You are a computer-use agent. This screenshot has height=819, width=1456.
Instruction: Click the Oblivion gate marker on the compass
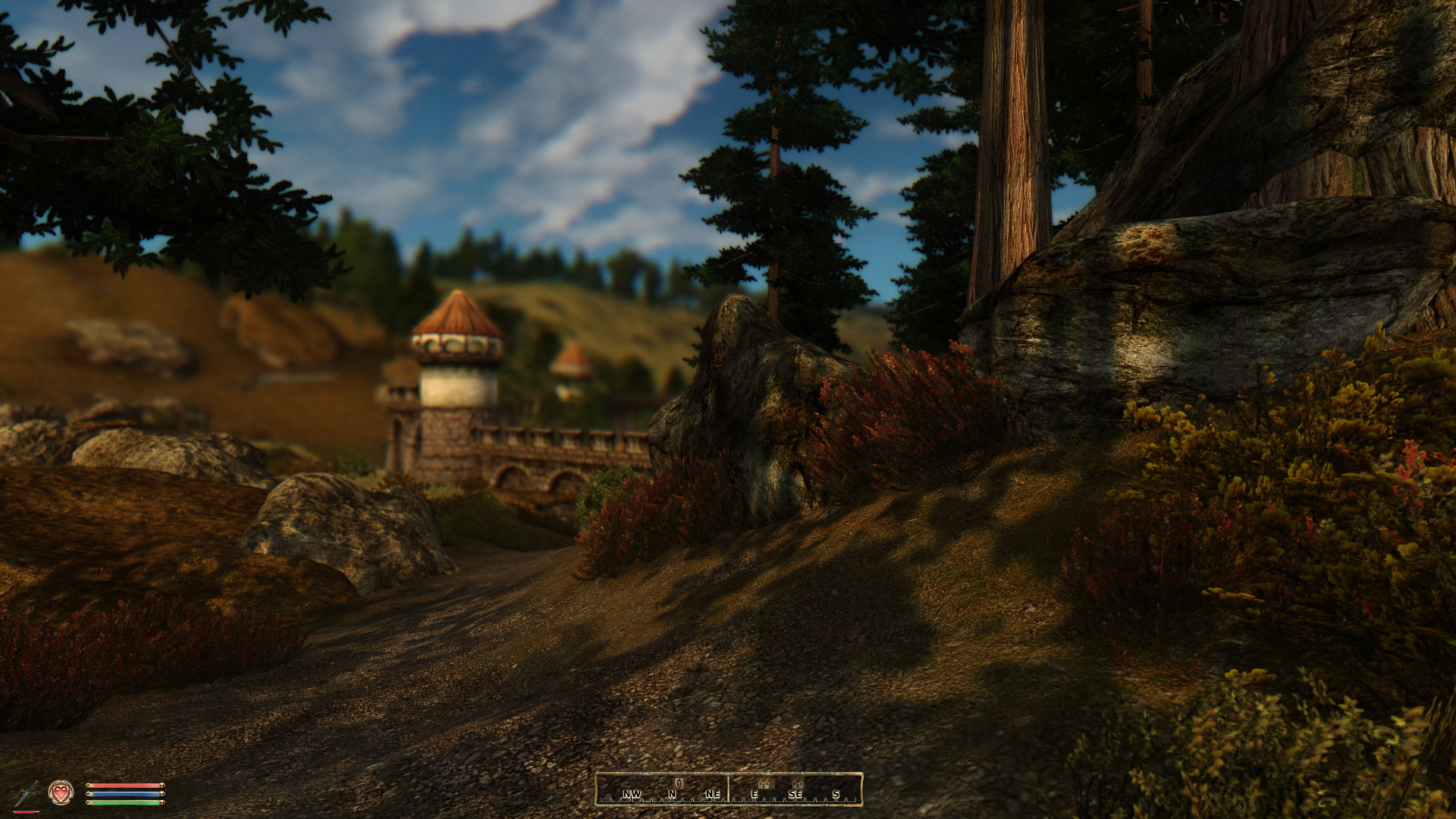[x=679, y=783]
